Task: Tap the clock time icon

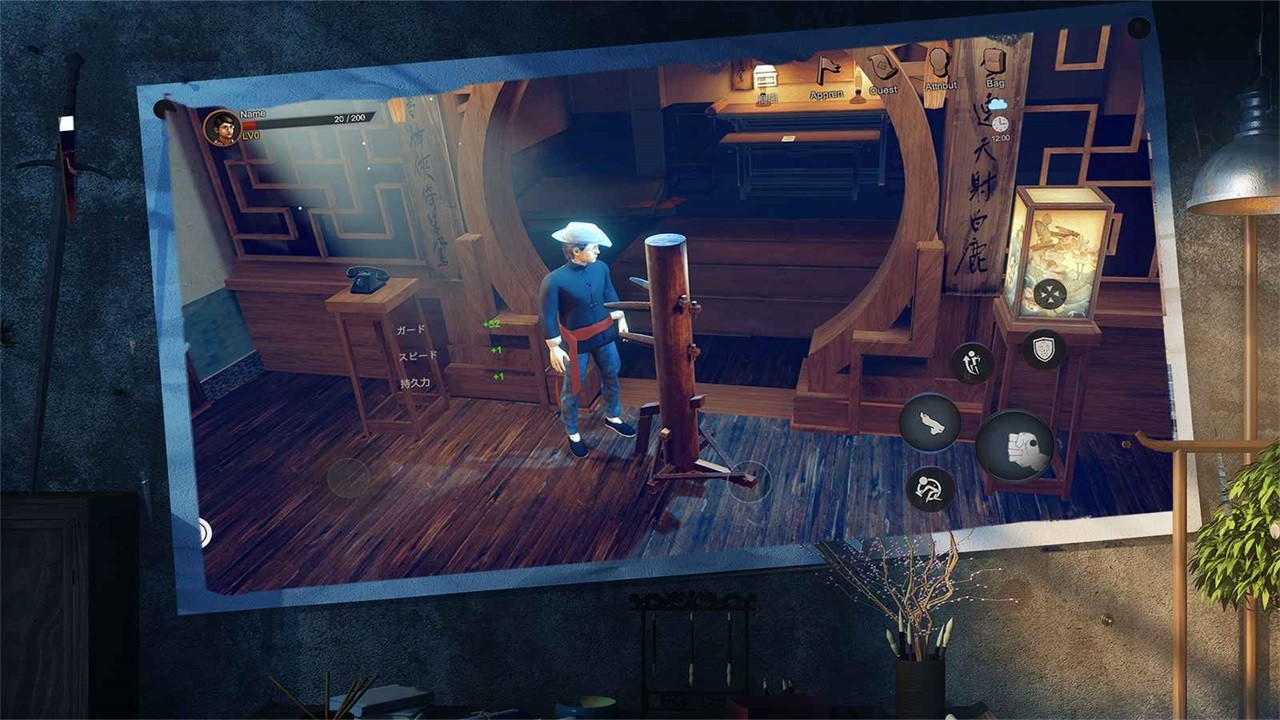Action: click(999, 123)
